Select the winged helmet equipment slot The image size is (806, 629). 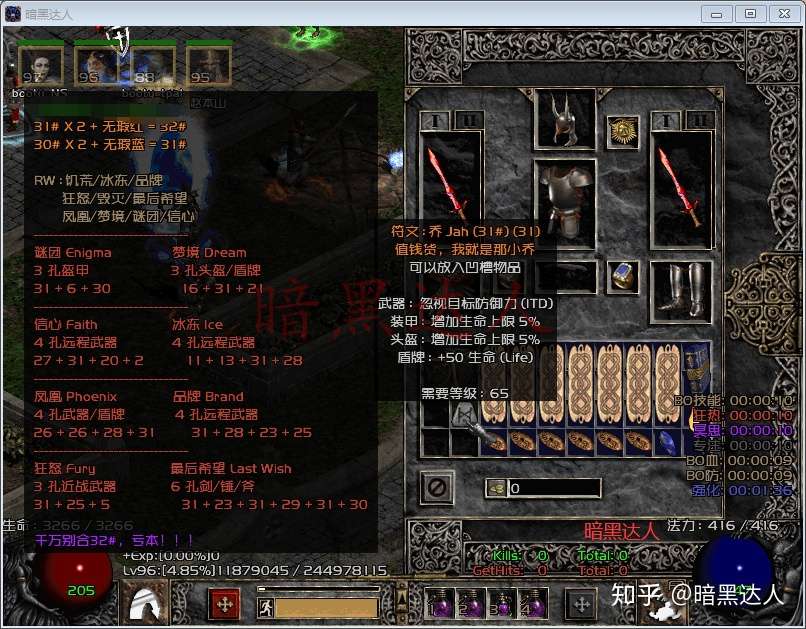pyautogui.click(x=566, y=120)
